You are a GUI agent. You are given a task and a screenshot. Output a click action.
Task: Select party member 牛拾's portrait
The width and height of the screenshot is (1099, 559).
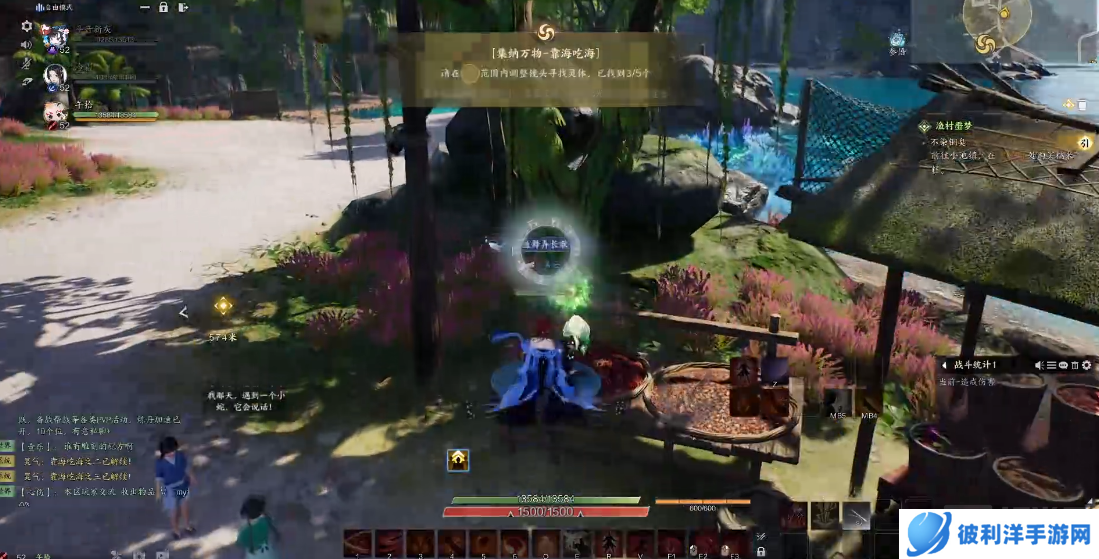coord(53,111)
